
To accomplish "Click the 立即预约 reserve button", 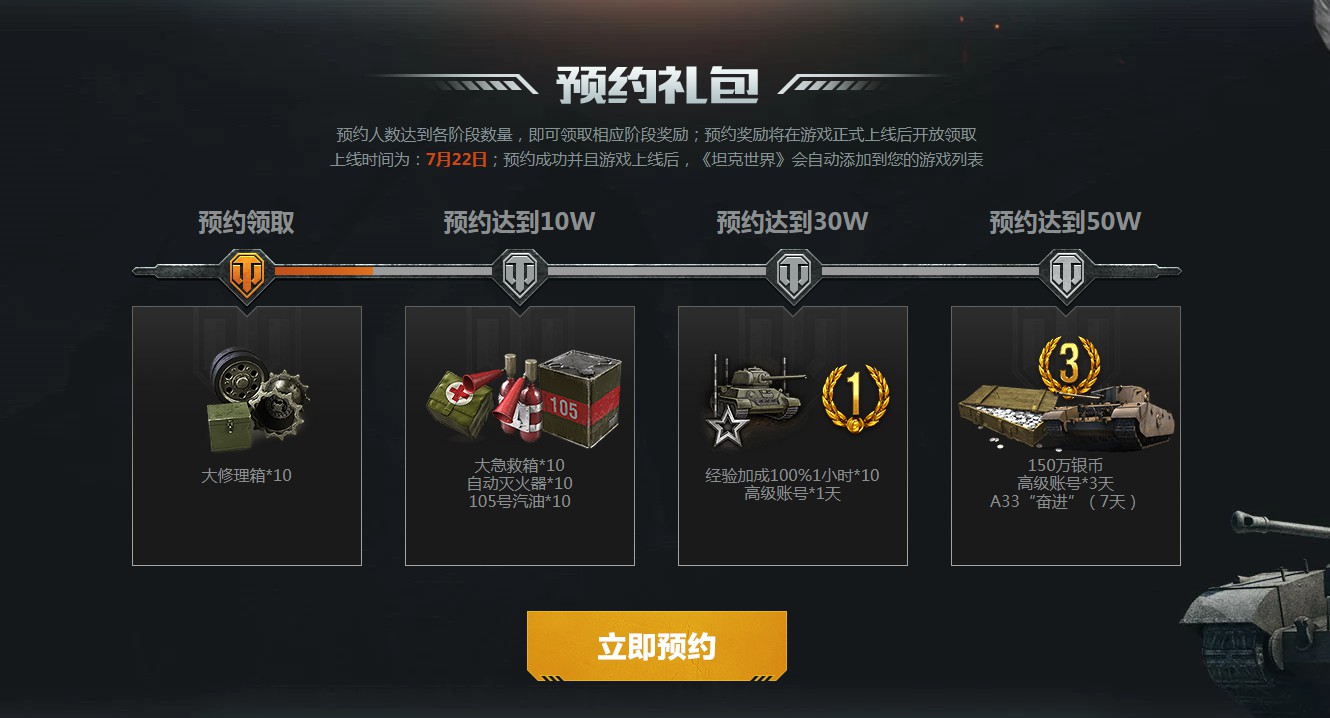I will [656, 646].
